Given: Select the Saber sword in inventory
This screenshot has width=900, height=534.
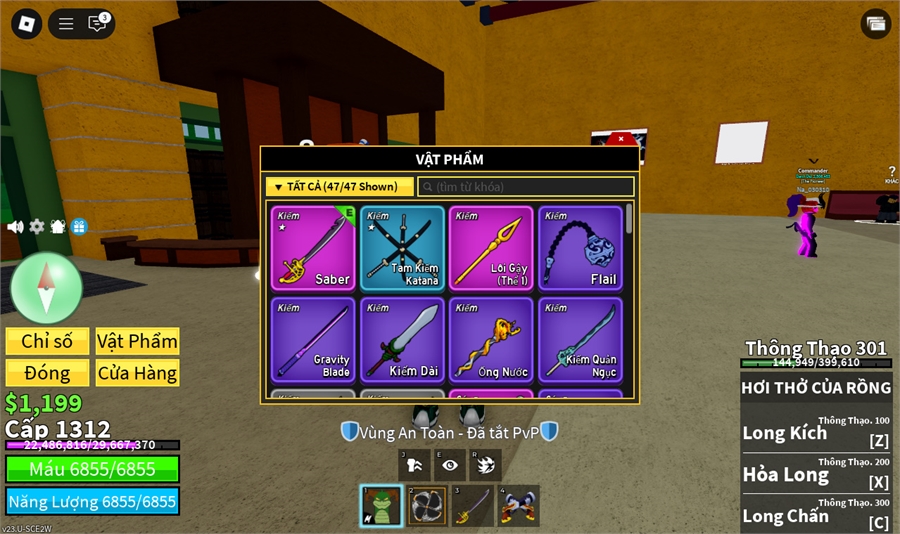Looking at the screenshot, I should [312, 248].
